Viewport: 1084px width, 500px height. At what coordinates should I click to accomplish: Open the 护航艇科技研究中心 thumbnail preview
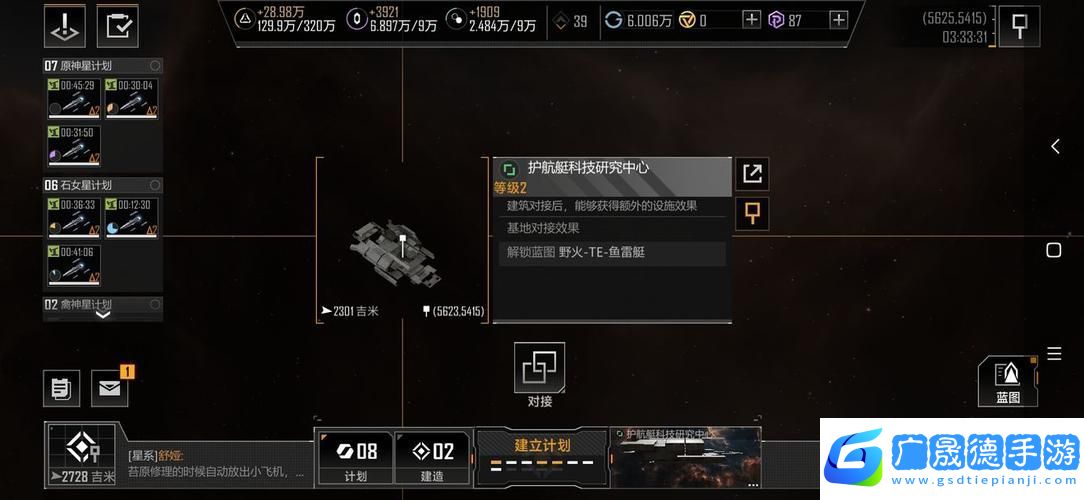(x=686, y=457)
